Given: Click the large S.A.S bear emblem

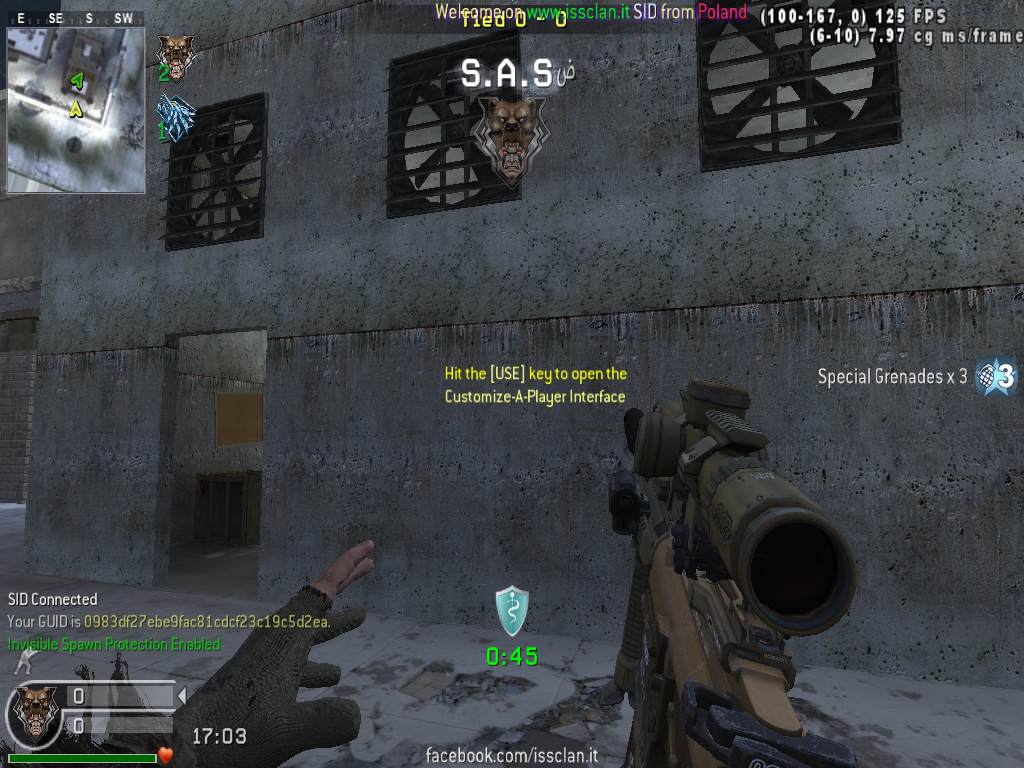Looking at the screenshot, I should [511, 139].
